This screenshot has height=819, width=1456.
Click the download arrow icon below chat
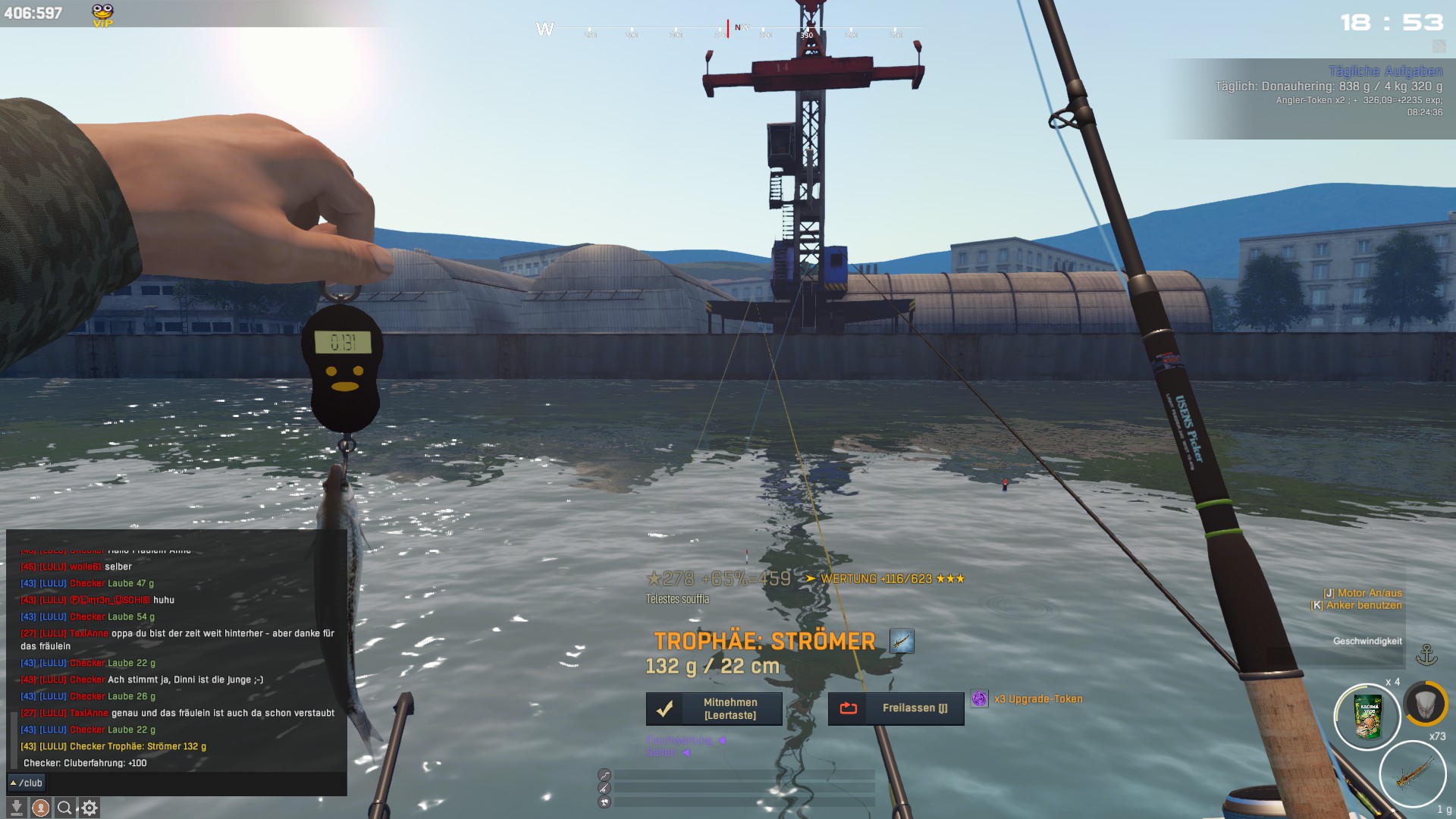click(16, 808)
